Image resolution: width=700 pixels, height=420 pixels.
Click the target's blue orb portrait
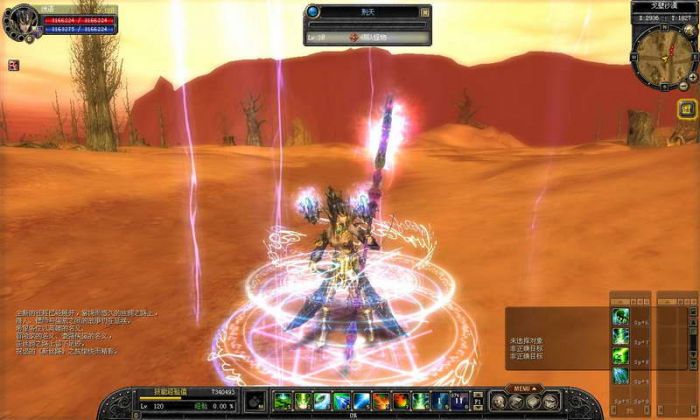pyautogui.click(x=314, y=12)
